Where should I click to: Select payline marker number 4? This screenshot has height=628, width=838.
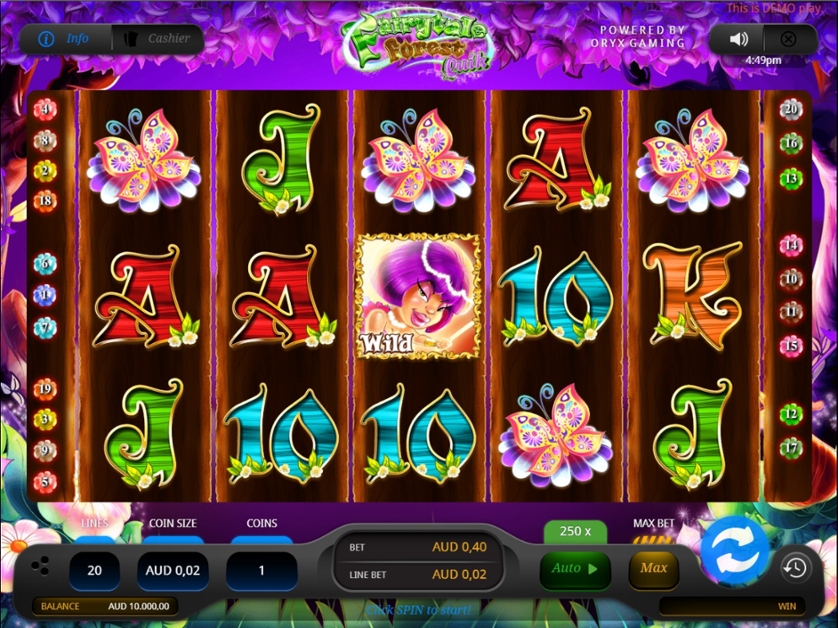tap(45, 109)
